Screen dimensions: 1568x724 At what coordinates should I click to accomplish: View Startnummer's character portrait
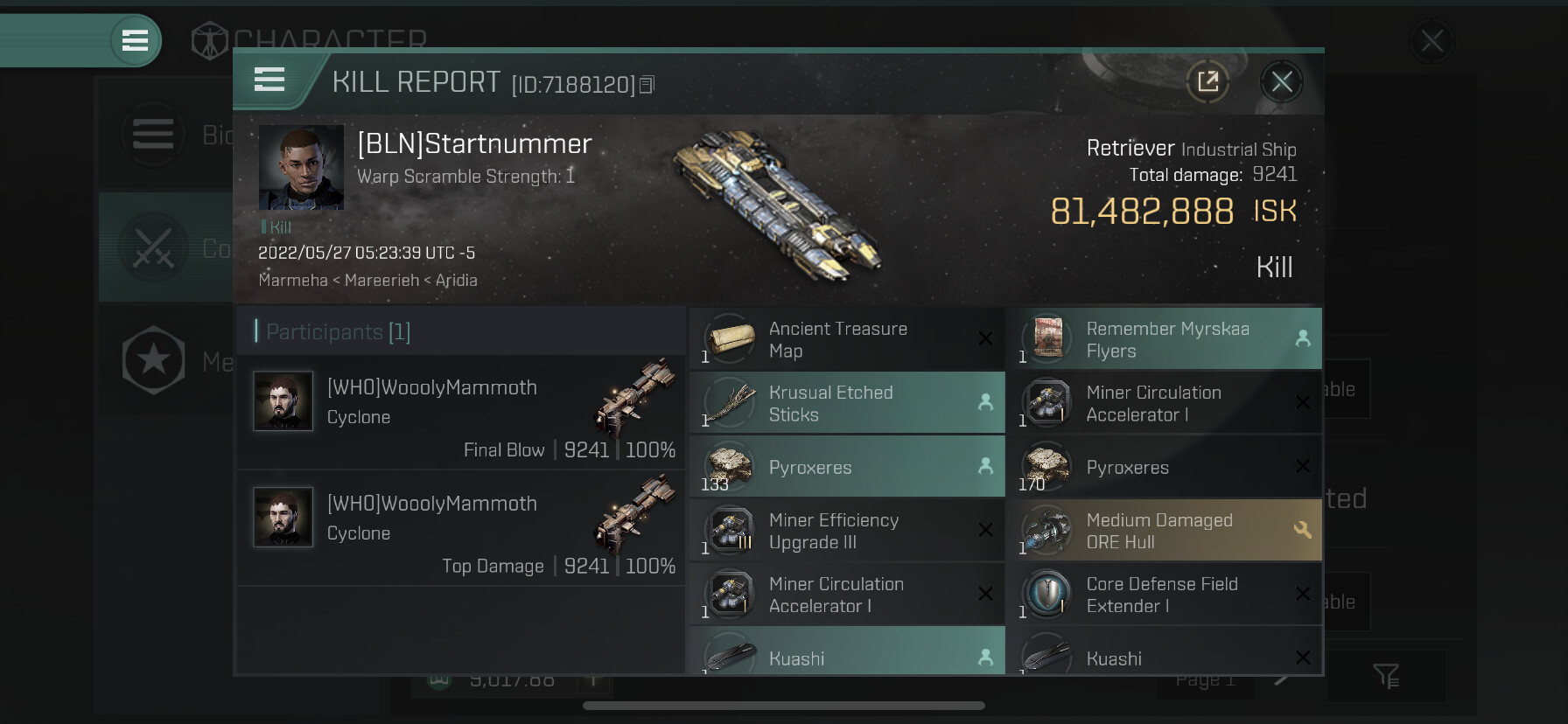(x=301, y=167)
